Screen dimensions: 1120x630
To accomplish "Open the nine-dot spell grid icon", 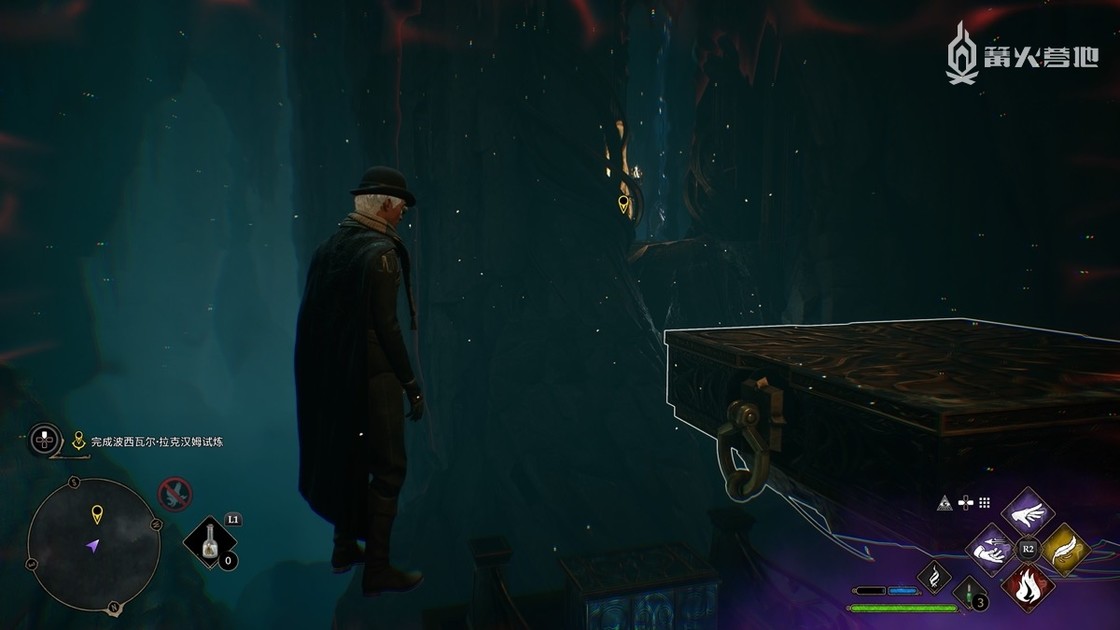I will tap(984, 502).
